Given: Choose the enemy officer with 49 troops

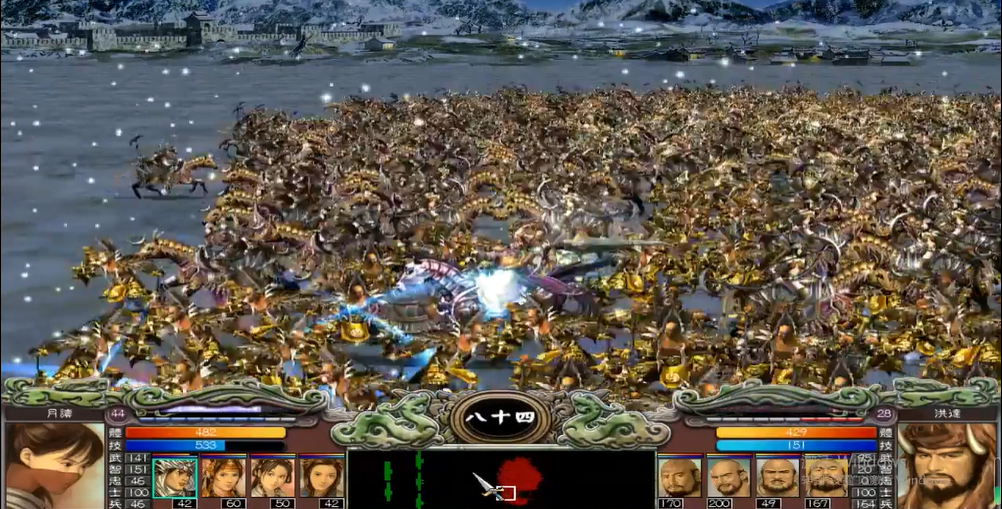Looking at the screenshot, I should point(777,477).
